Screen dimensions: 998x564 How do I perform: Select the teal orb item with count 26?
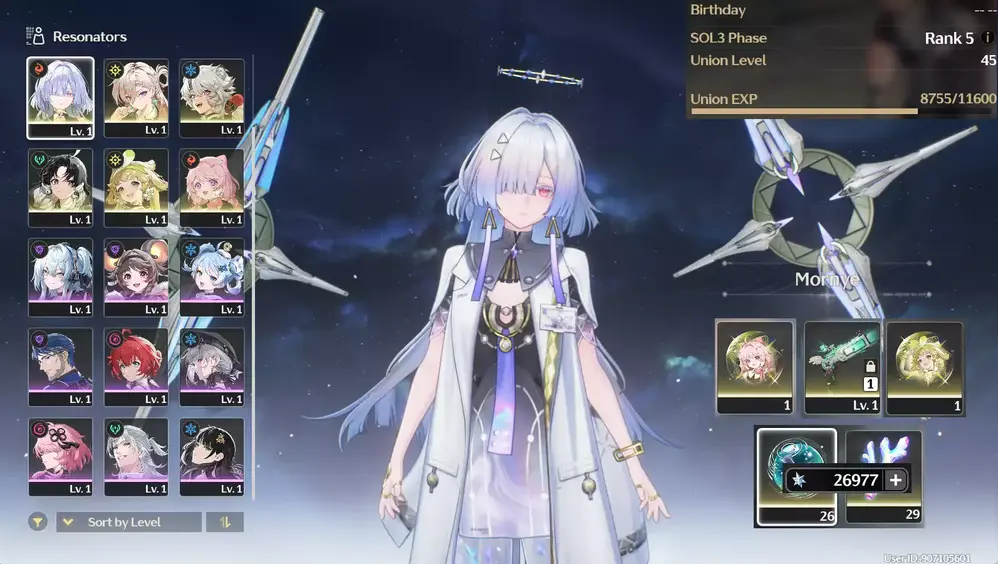click(x=796, y=475)
